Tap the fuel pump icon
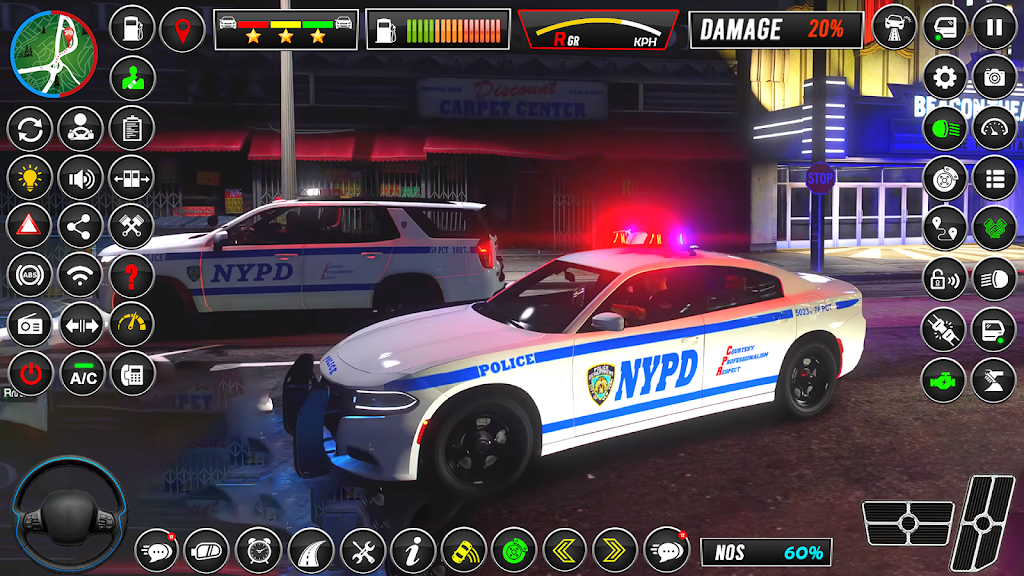This screenshot has height=576, width=1024. (x=131, y=29)
